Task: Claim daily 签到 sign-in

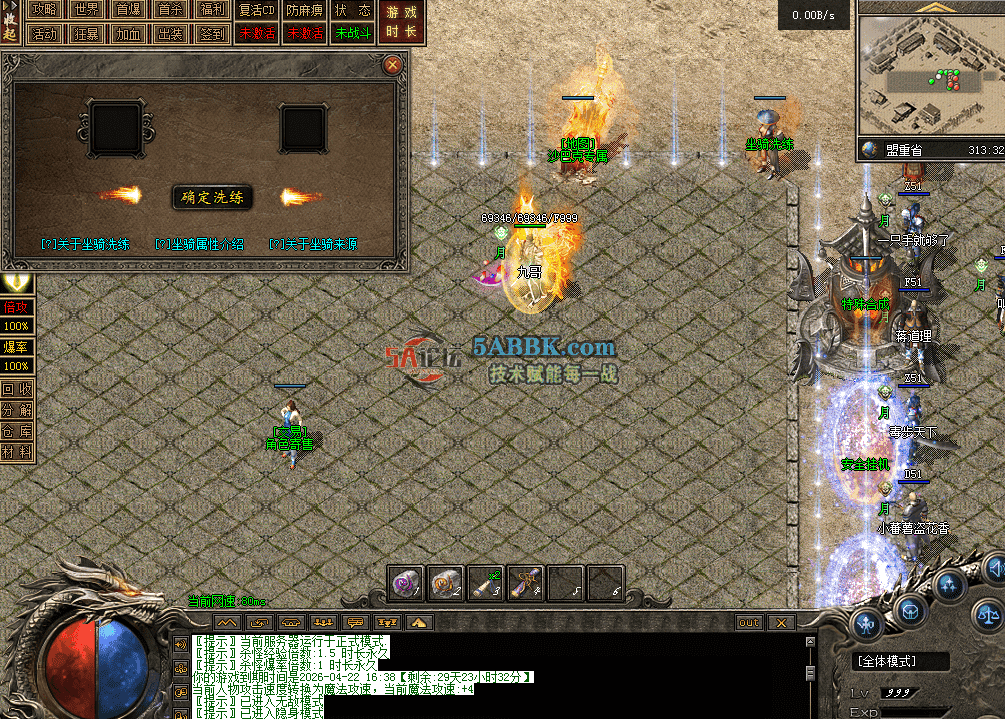Action: [x=212, y=33]
